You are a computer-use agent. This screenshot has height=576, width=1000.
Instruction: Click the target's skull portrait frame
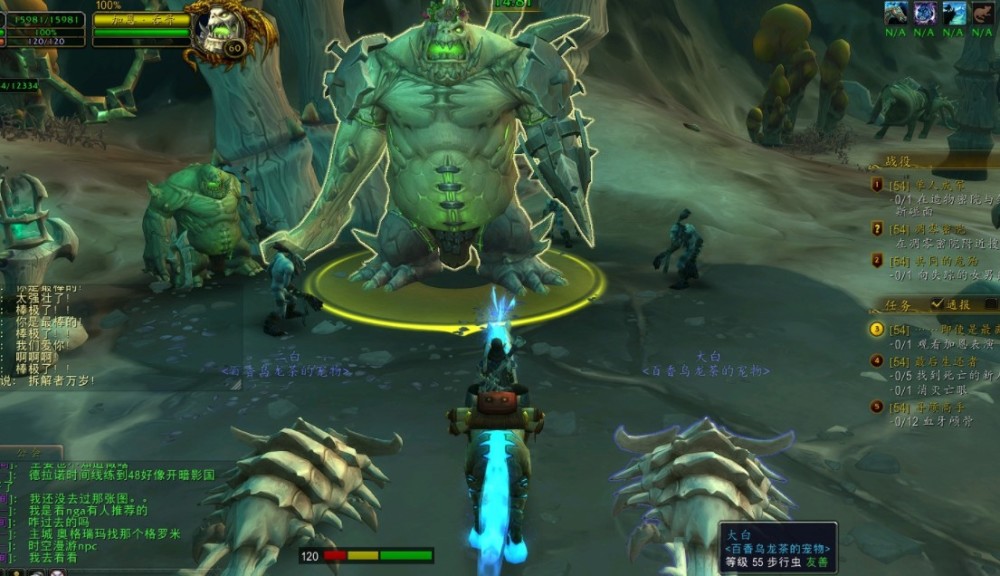pos(219,30)
